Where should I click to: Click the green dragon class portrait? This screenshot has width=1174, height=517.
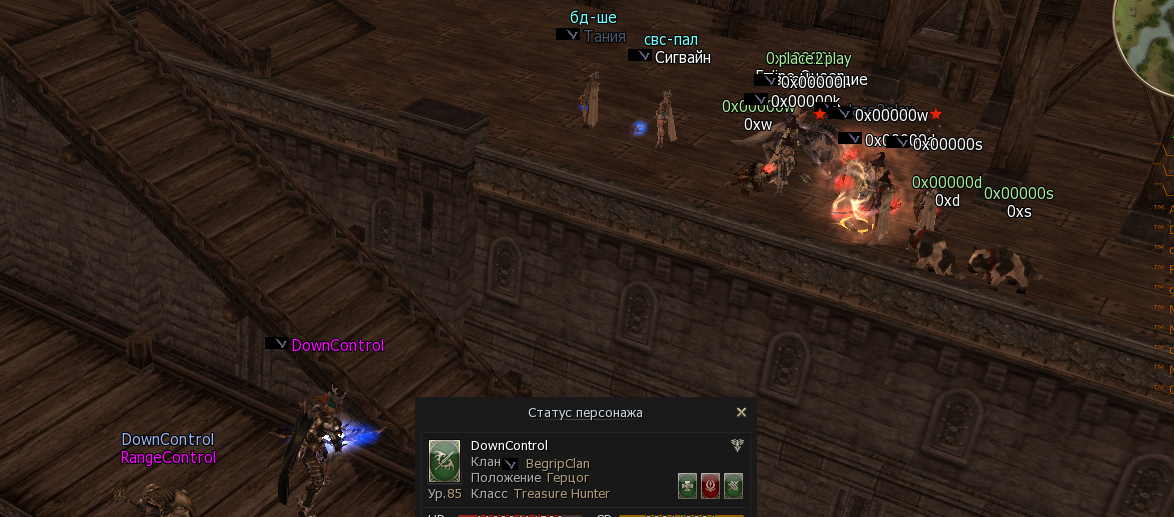444,461
